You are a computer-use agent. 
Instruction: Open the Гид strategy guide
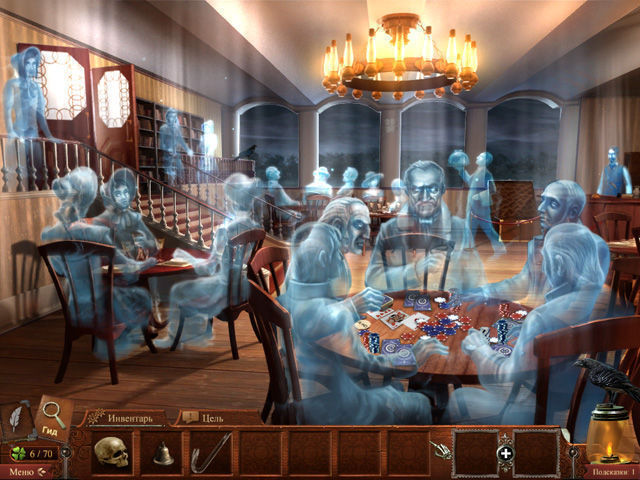(53, 417)
